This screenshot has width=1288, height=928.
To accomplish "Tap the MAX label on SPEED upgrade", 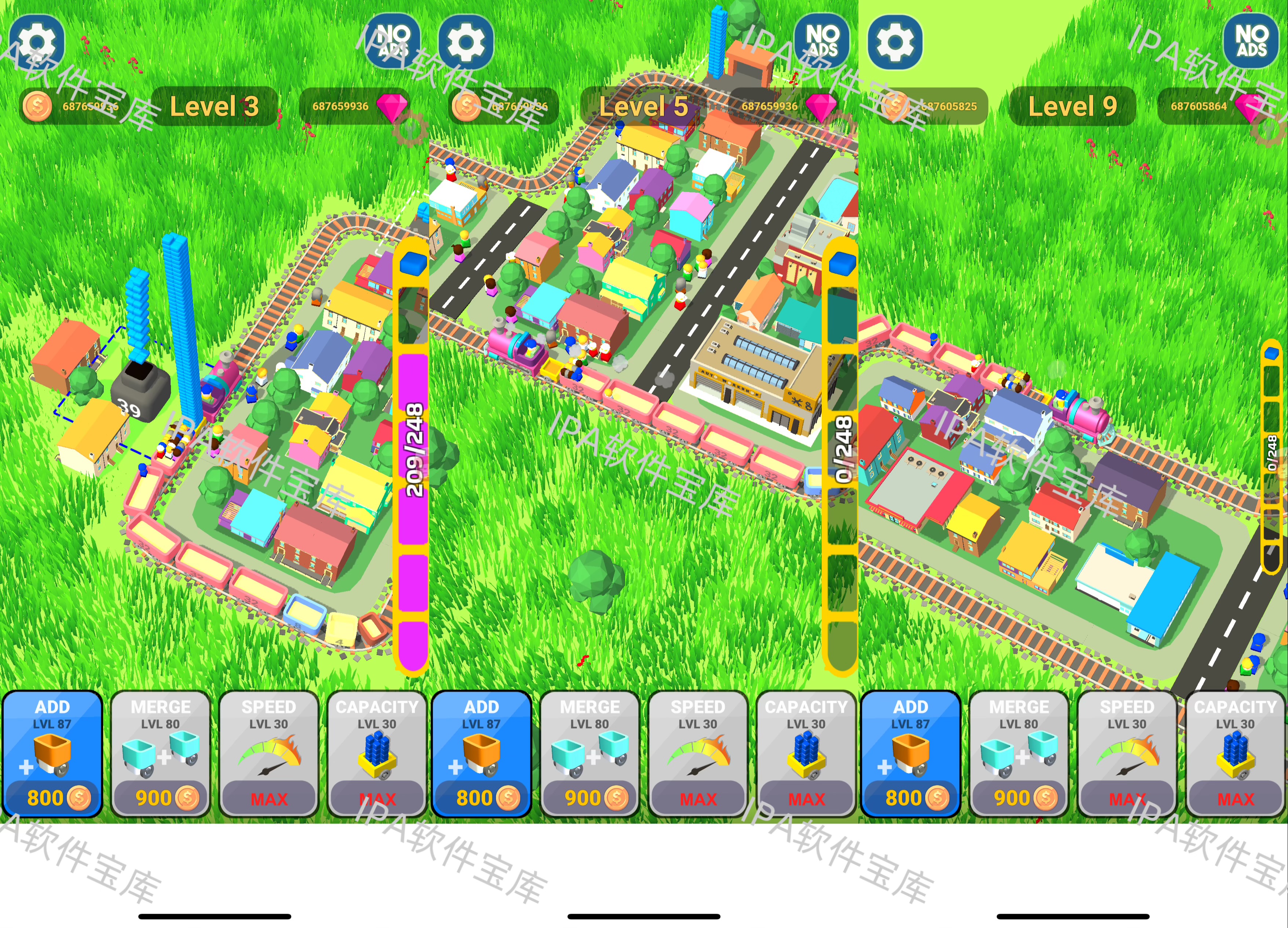I will tap(269, 799).
